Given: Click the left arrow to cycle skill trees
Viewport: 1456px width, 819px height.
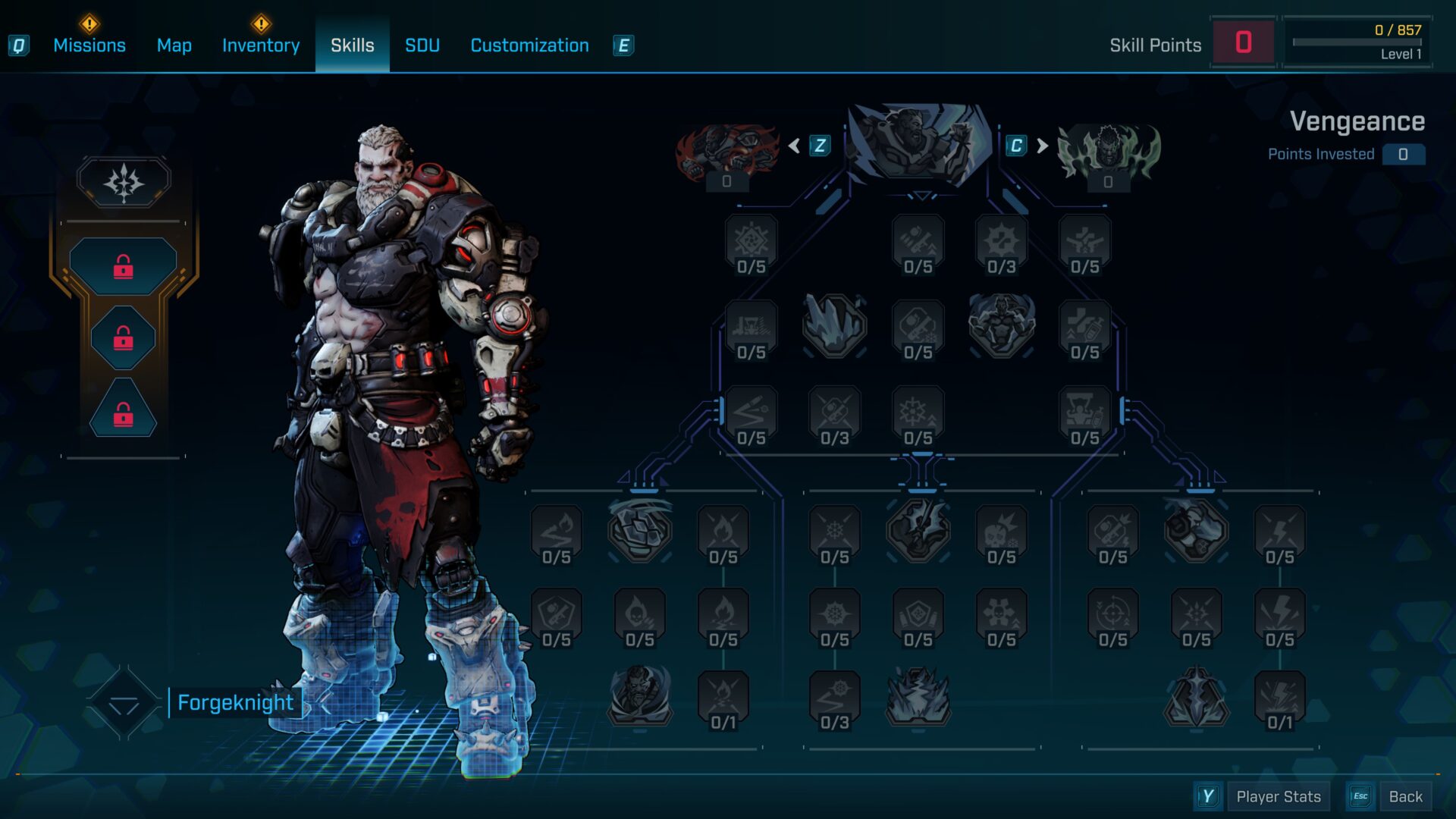Looking at the screenshot, I should tap(794, 146).
